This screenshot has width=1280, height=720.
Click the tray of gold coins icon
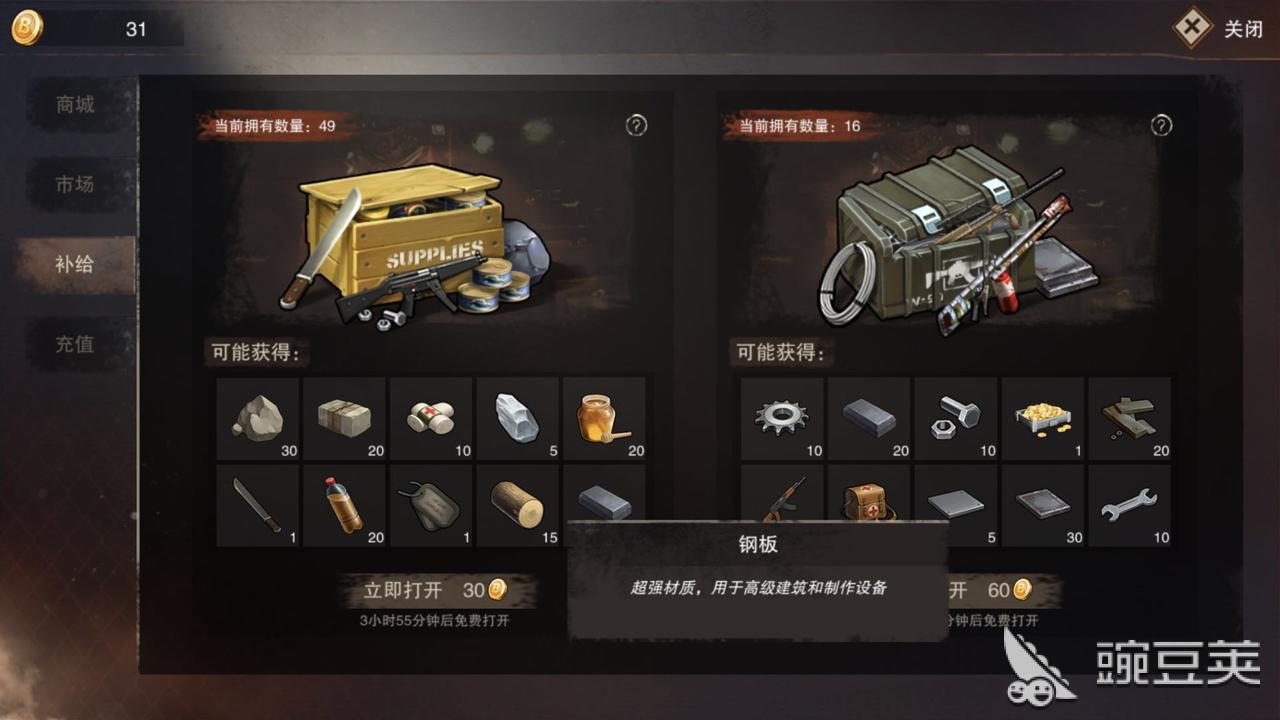1043,418
